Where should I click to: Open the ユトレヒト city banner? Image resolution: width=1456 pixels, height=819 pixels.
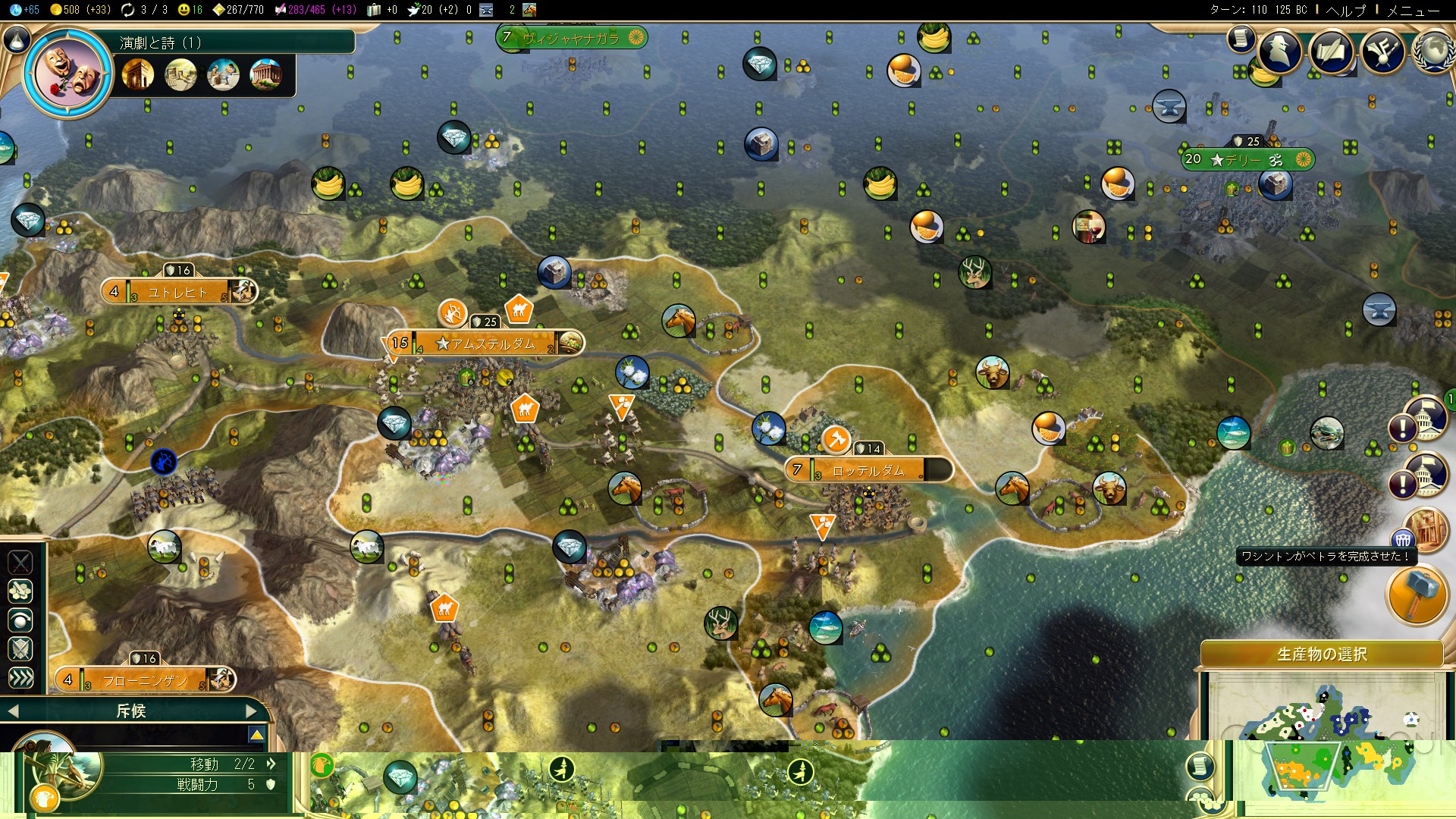[178, 292]
